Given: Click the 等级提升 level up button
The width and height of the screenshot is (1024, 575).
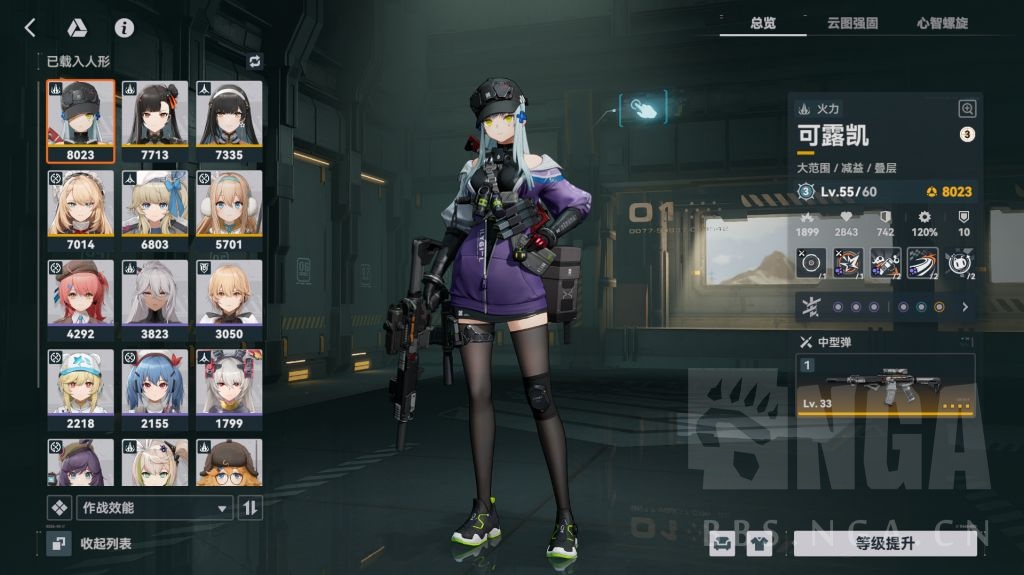Looking at the screenshot, I should [x=884, y=543].
